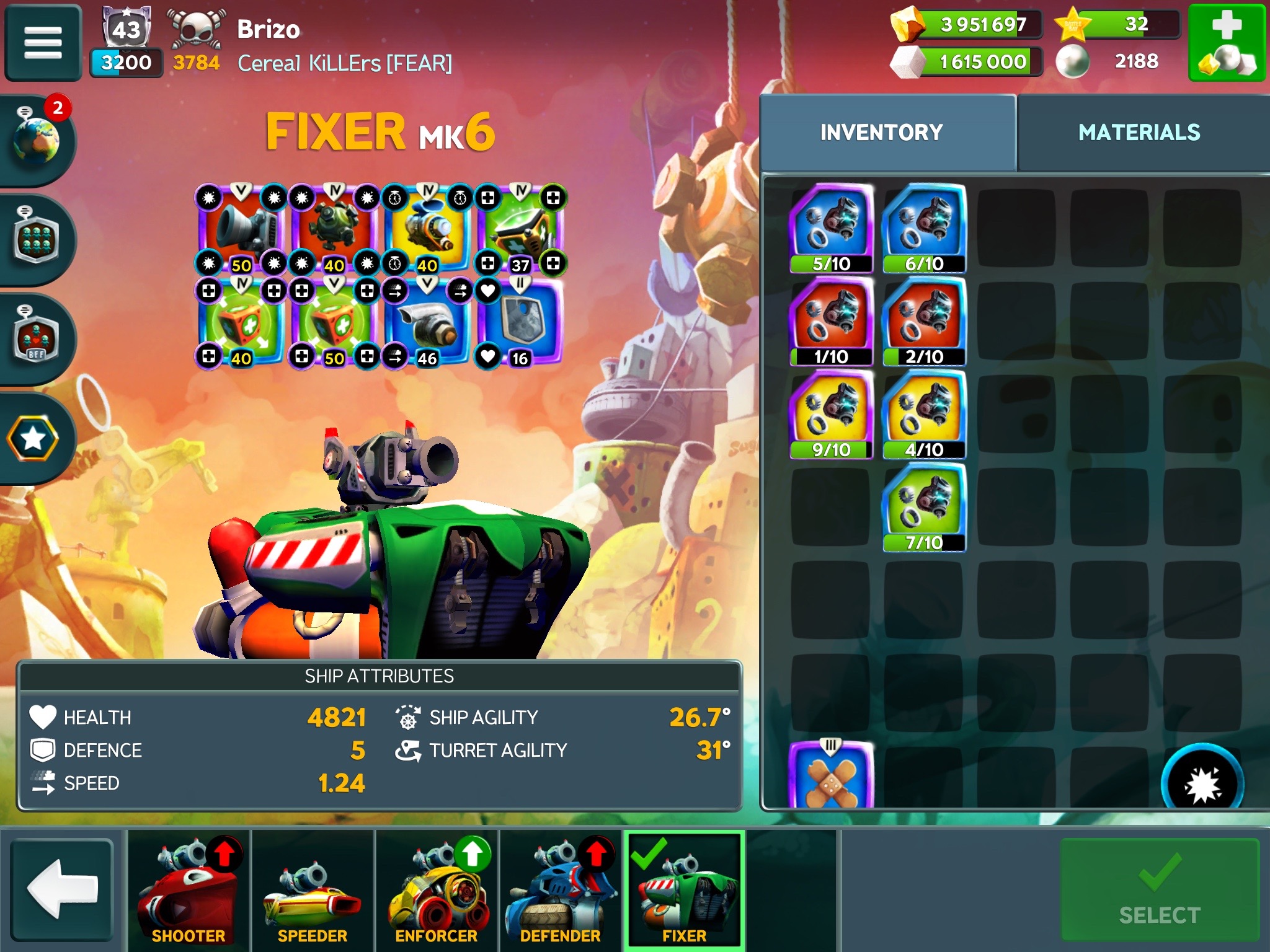Confirm with the Select button

point(1159,888)
